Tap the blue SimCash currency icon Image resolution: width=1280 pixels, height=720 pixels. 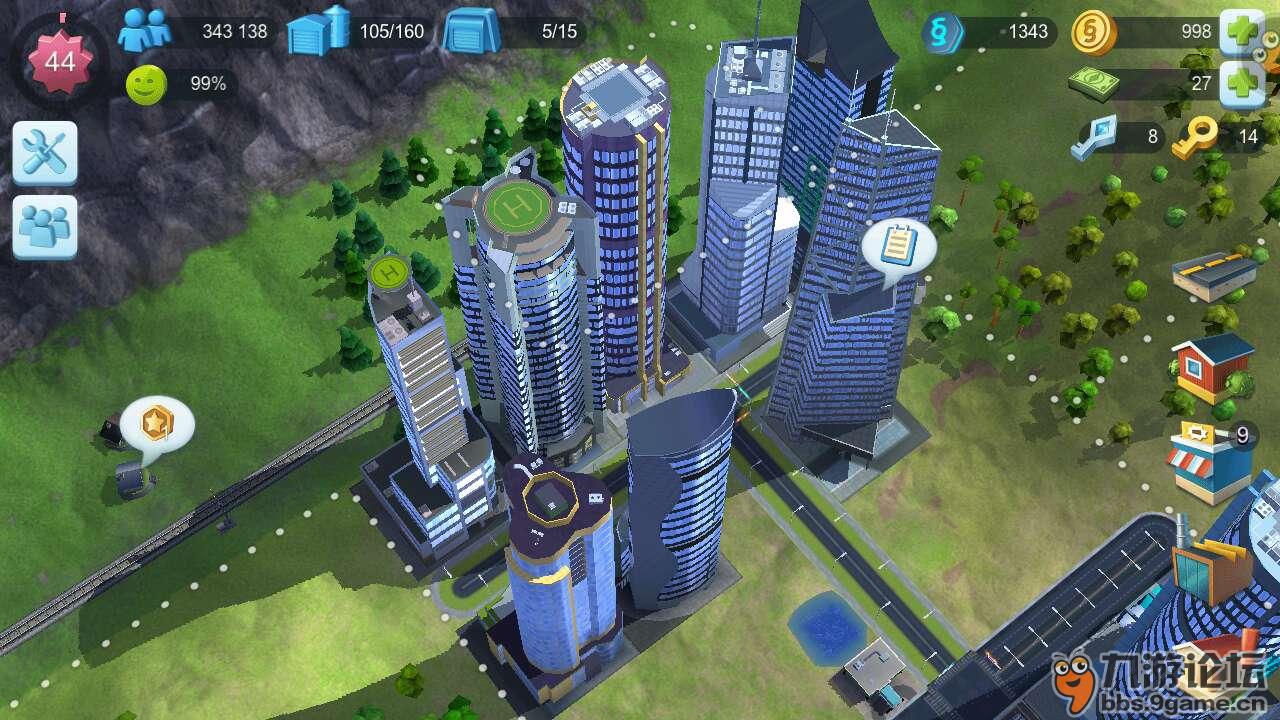click(940, 30)
